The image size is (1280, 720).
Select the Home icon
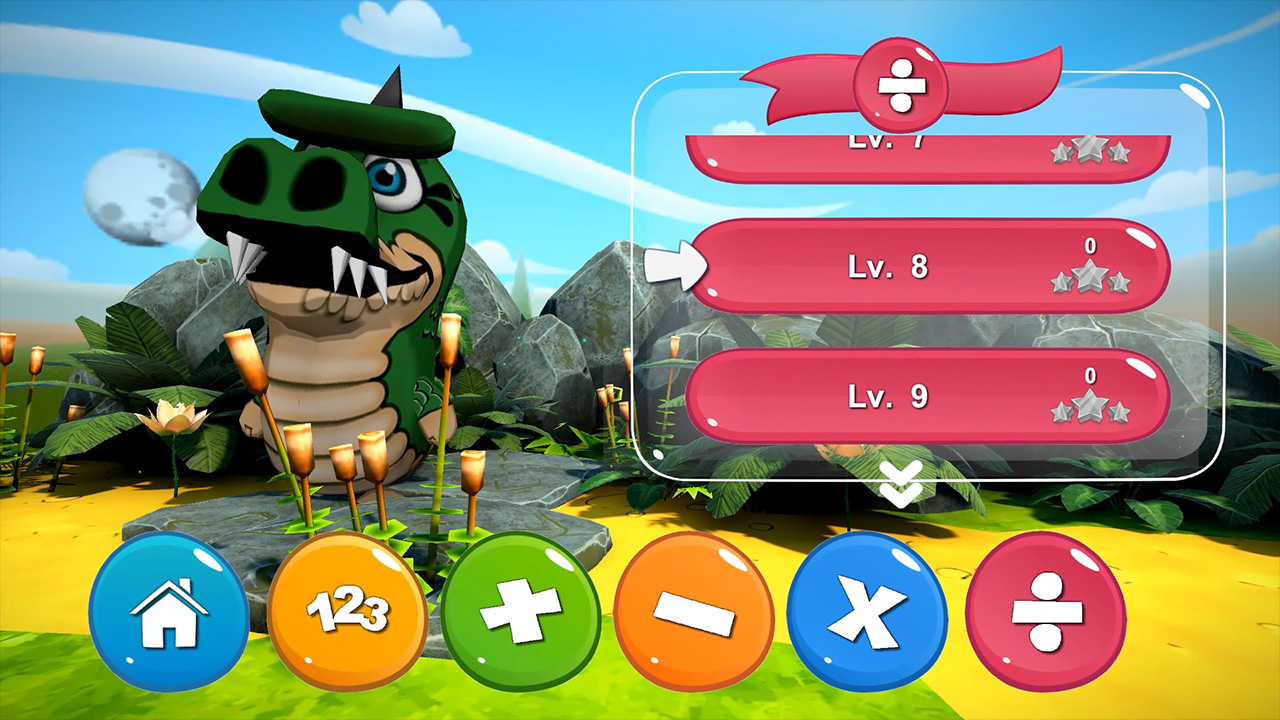click(168, 612)
